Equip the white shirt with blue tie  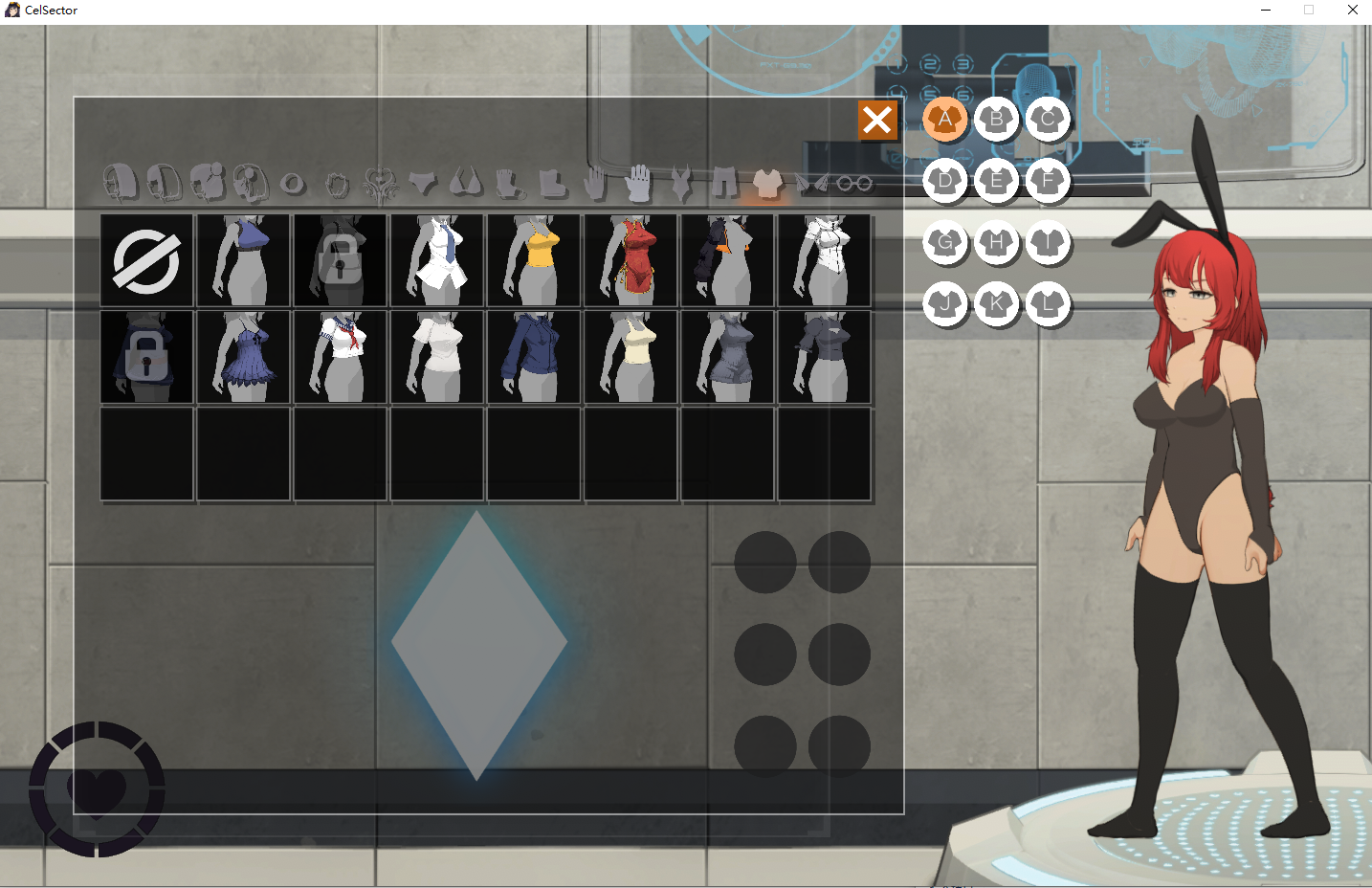437,260
